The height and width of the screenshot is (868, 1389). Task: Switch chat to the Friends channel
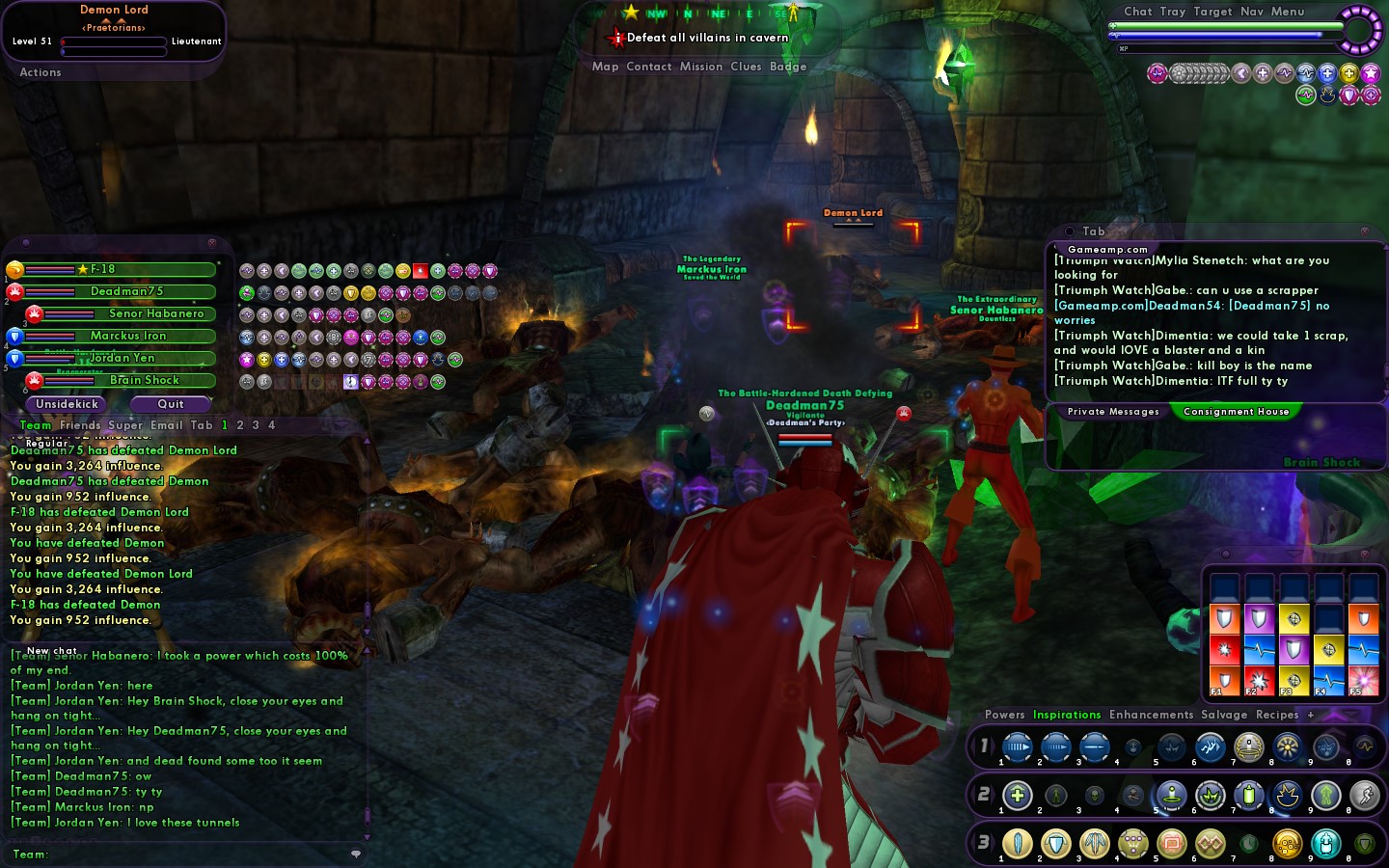[x=79, y=425]
